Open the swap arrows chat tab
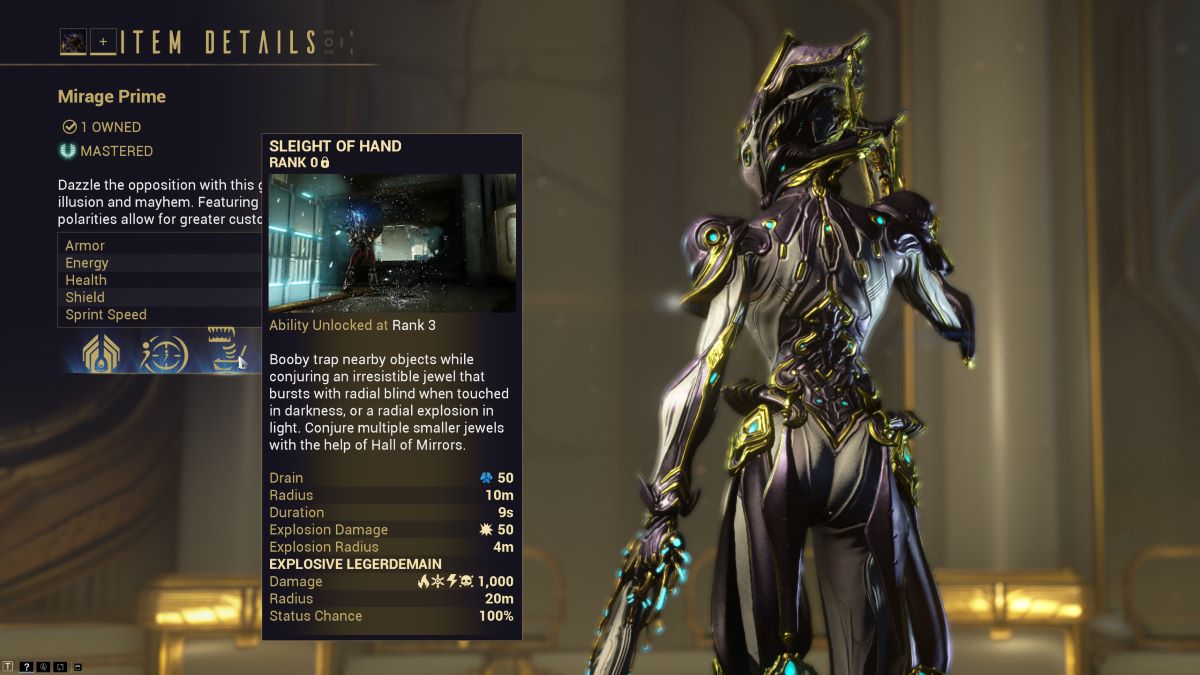1200x675 pixels. pos(61,666)
